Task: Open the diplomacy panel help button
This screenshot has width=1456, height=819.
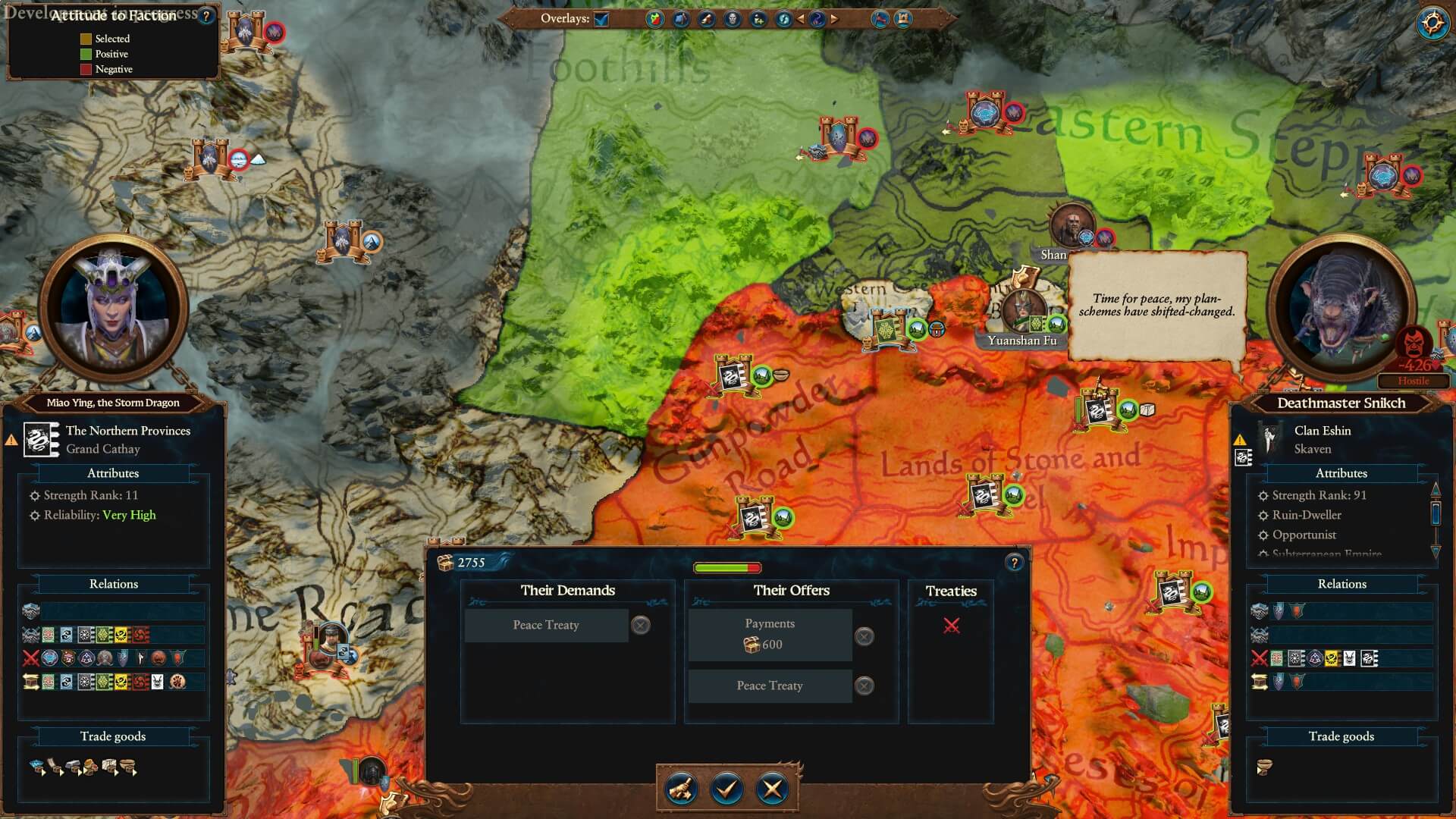Action: [1014, 563]
